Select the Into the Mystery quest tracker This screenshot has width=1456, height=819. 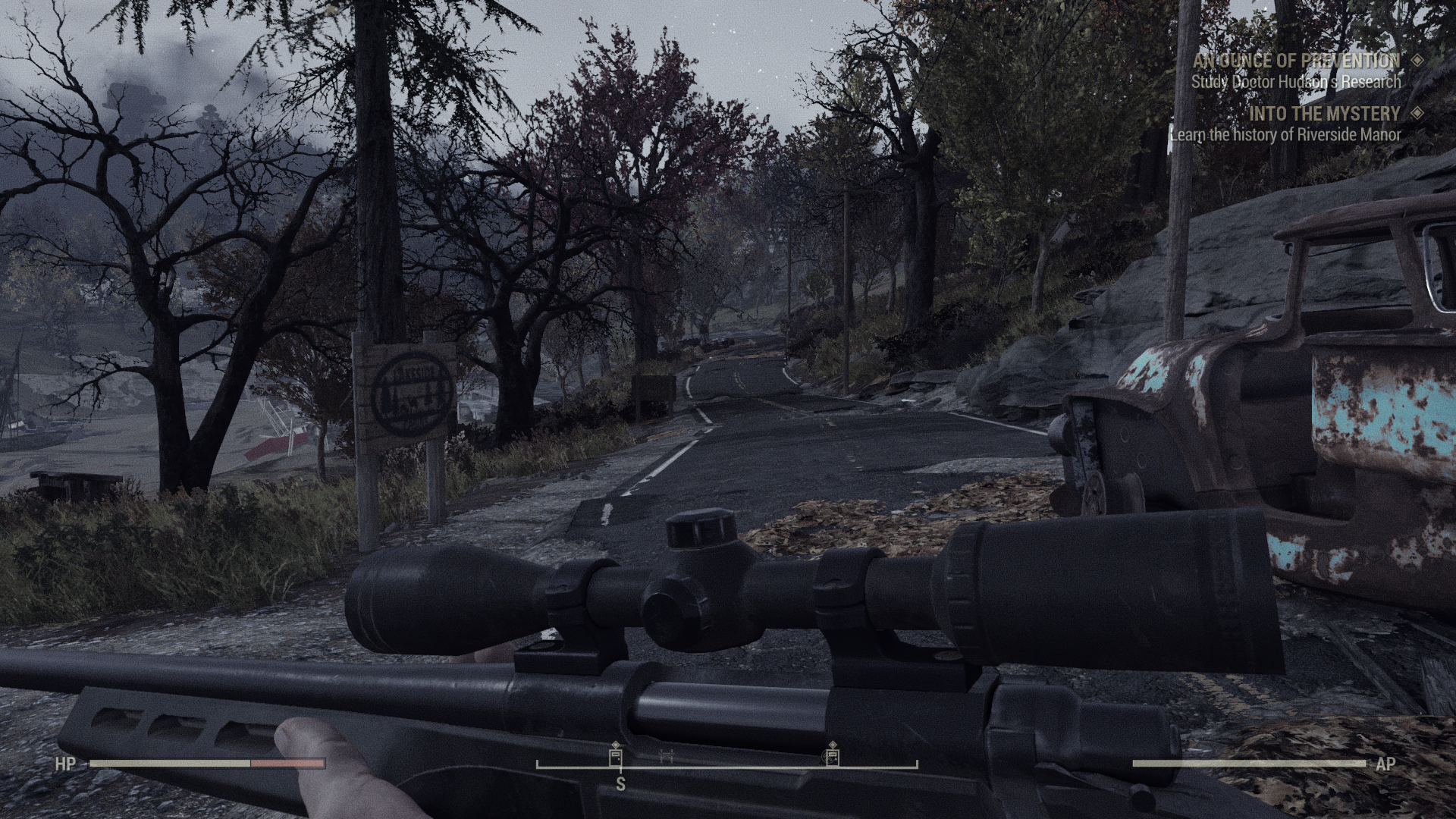tap(1324, 114)
